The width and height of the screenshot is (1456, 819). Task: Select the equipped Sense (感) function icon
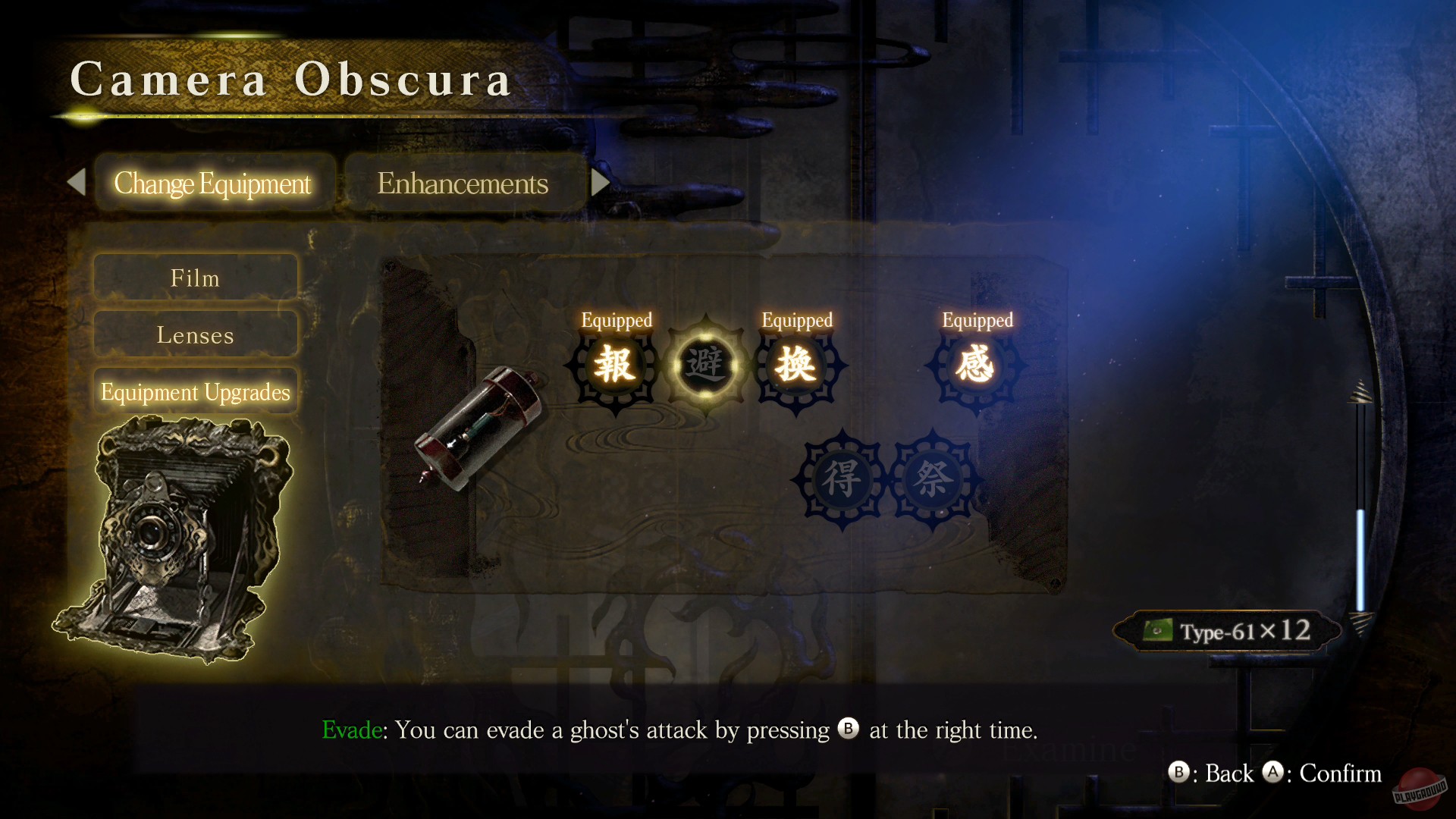tap(977, 366)
